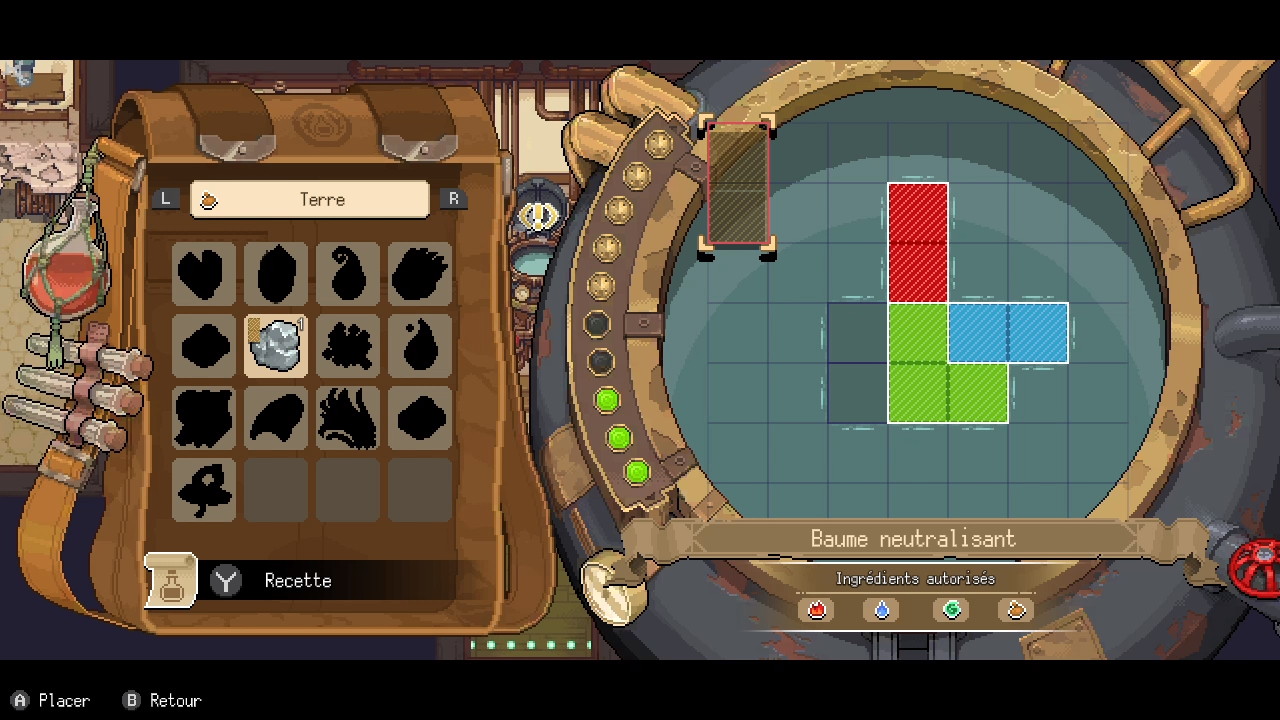
Task: Choose the mushroom silhouette ingredient in the bottom row
Action: 204,489
